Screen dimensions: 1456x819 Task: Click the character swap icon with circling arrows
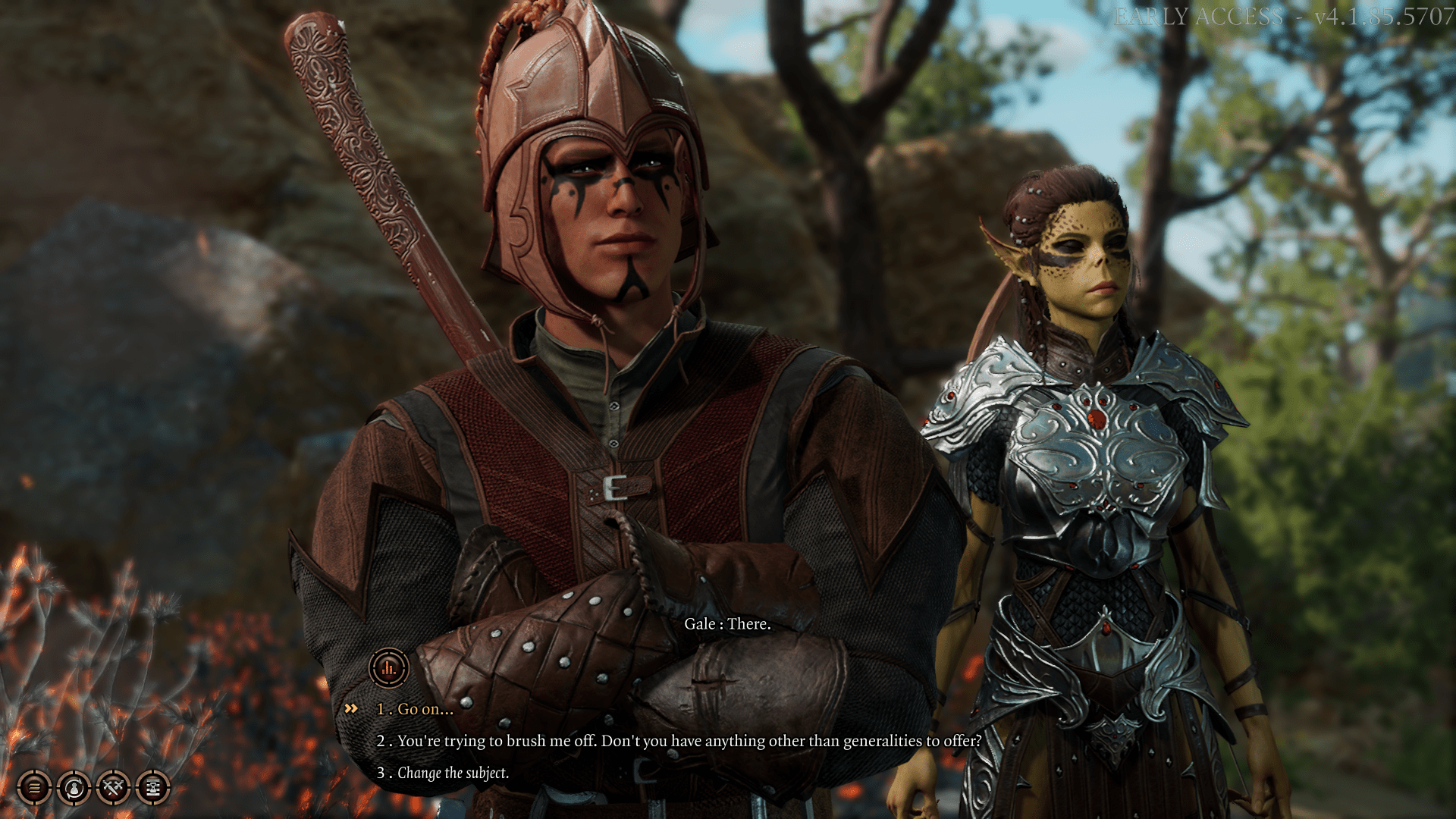coord(74,788)
